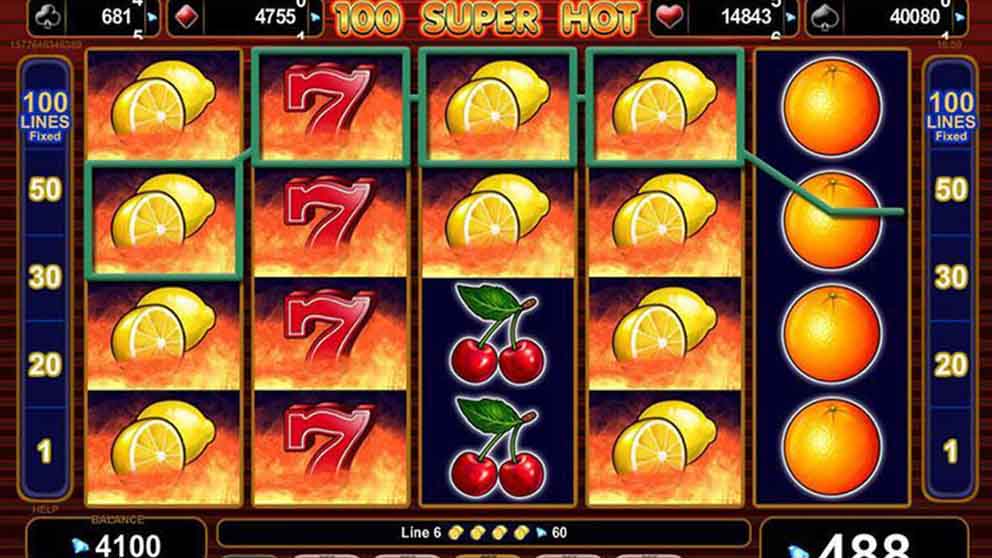Open the hearts jackpot panel

(x=726, y=17)
